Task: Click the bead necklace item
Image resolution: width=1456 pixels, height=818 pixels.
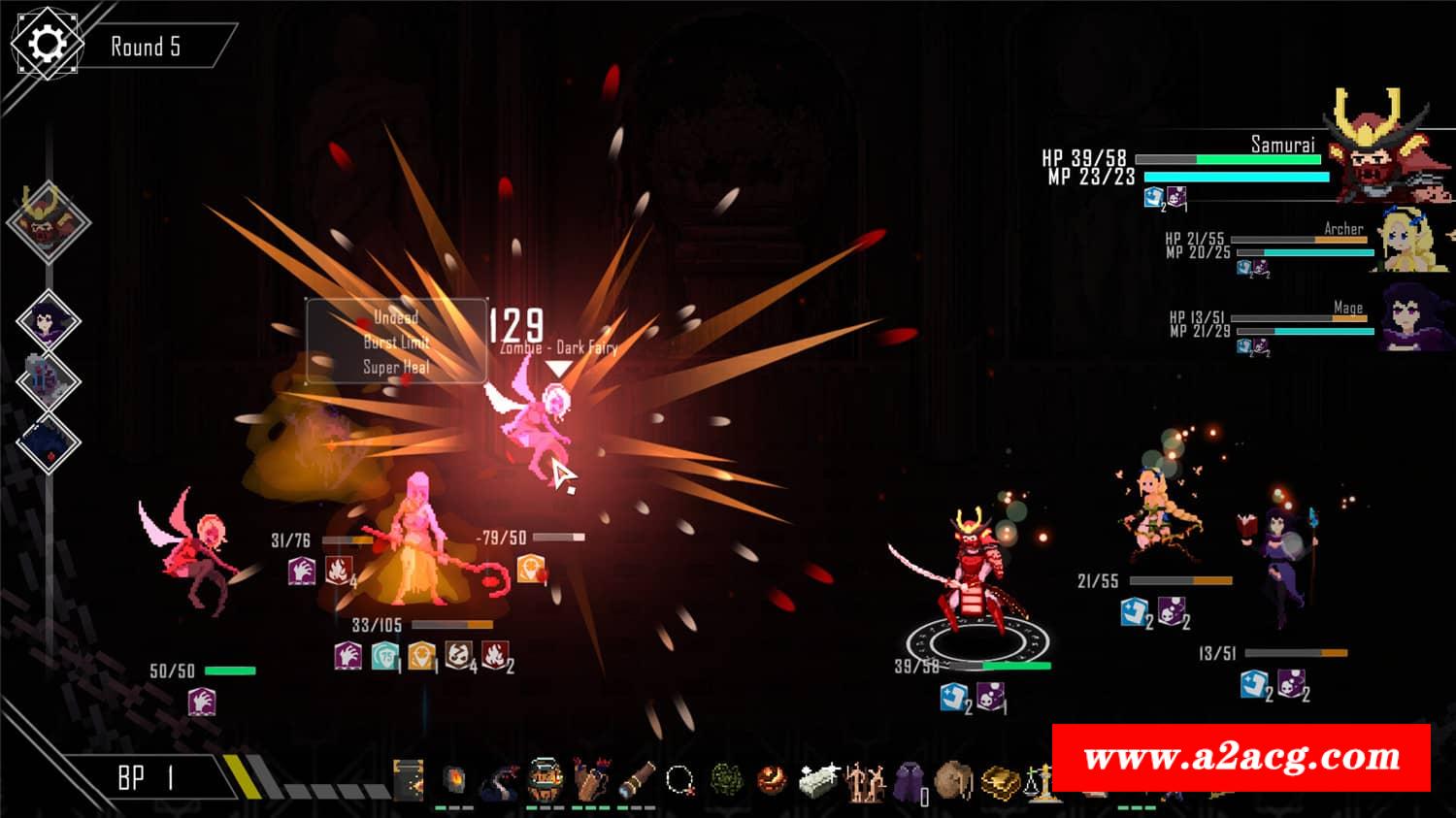Action: tap(680, 779)
